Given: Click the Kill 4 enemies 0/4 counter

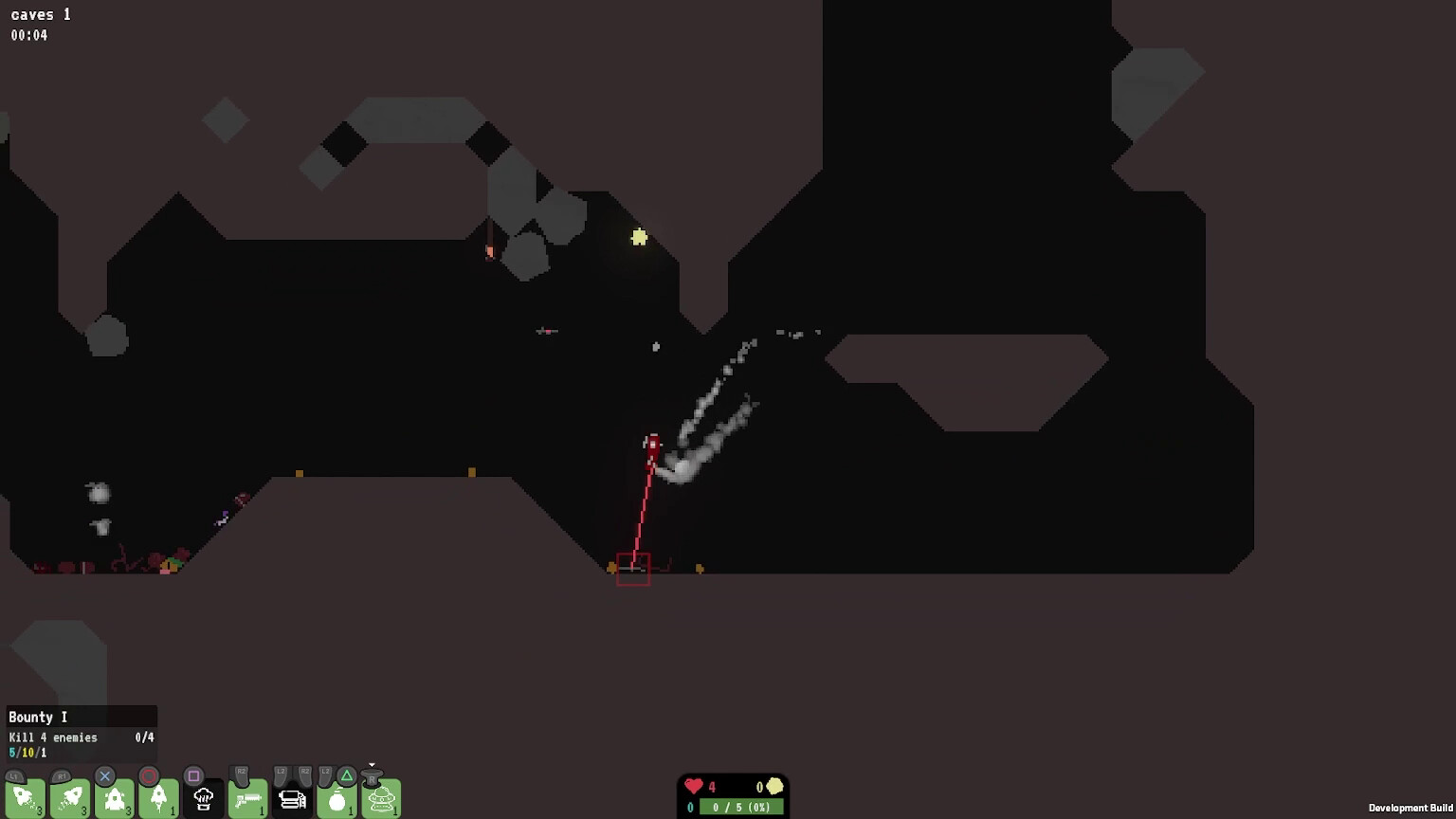Looking at the screenshot, I should point(142,737).
